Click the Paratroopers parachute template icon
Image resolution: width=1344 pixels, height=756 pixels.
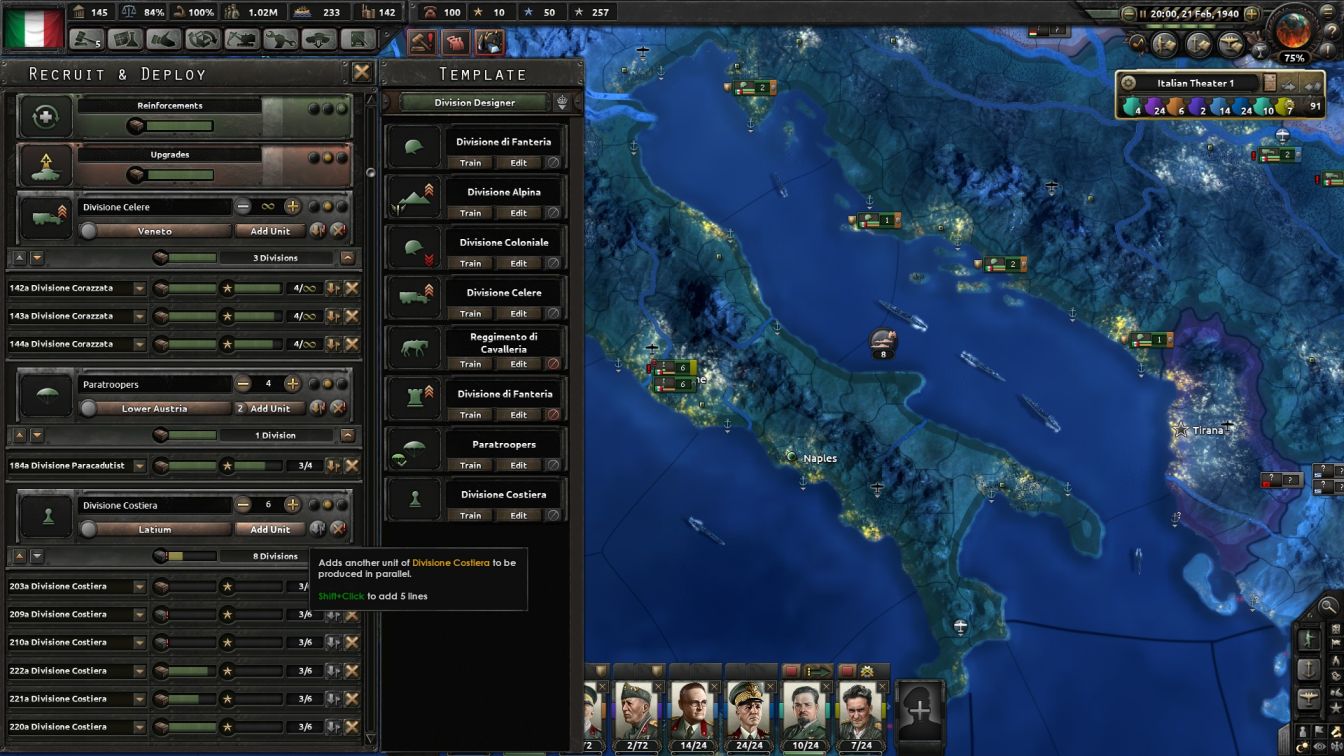click(414, 448)
